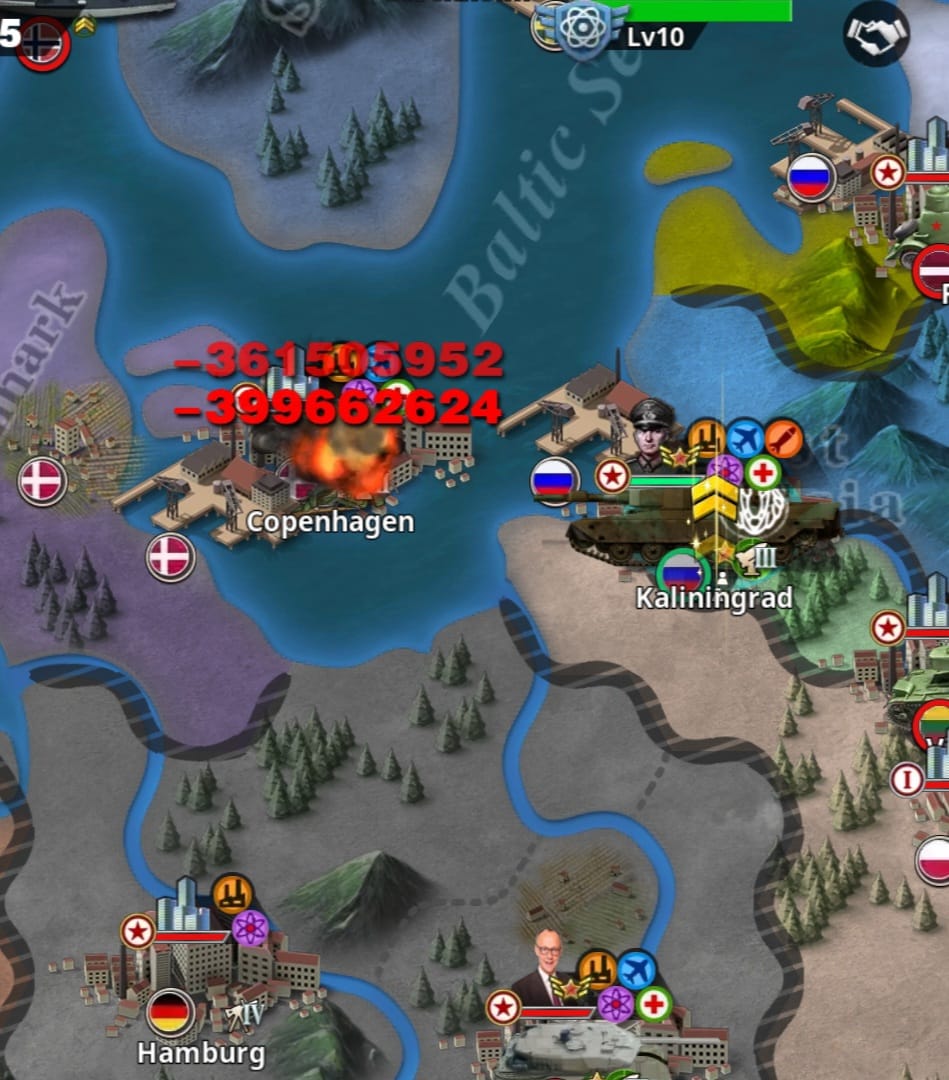Tap the atom shield badge beside Lv10

pos(583,28)
